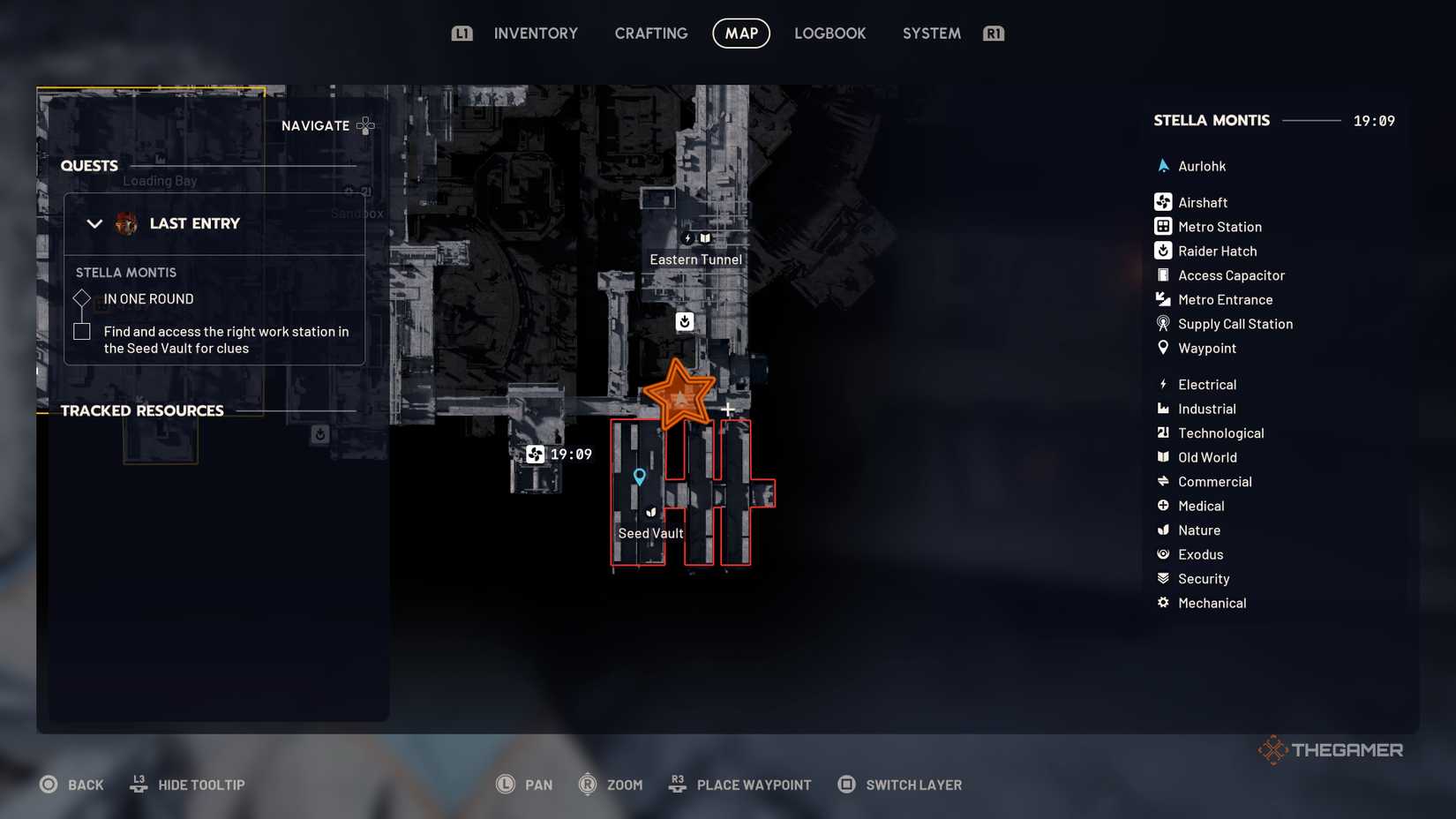This screenshot has width=1456, height=819.
Task: Select the Airshaft icon in the map legend
Action: click(x=1163, y=201)
